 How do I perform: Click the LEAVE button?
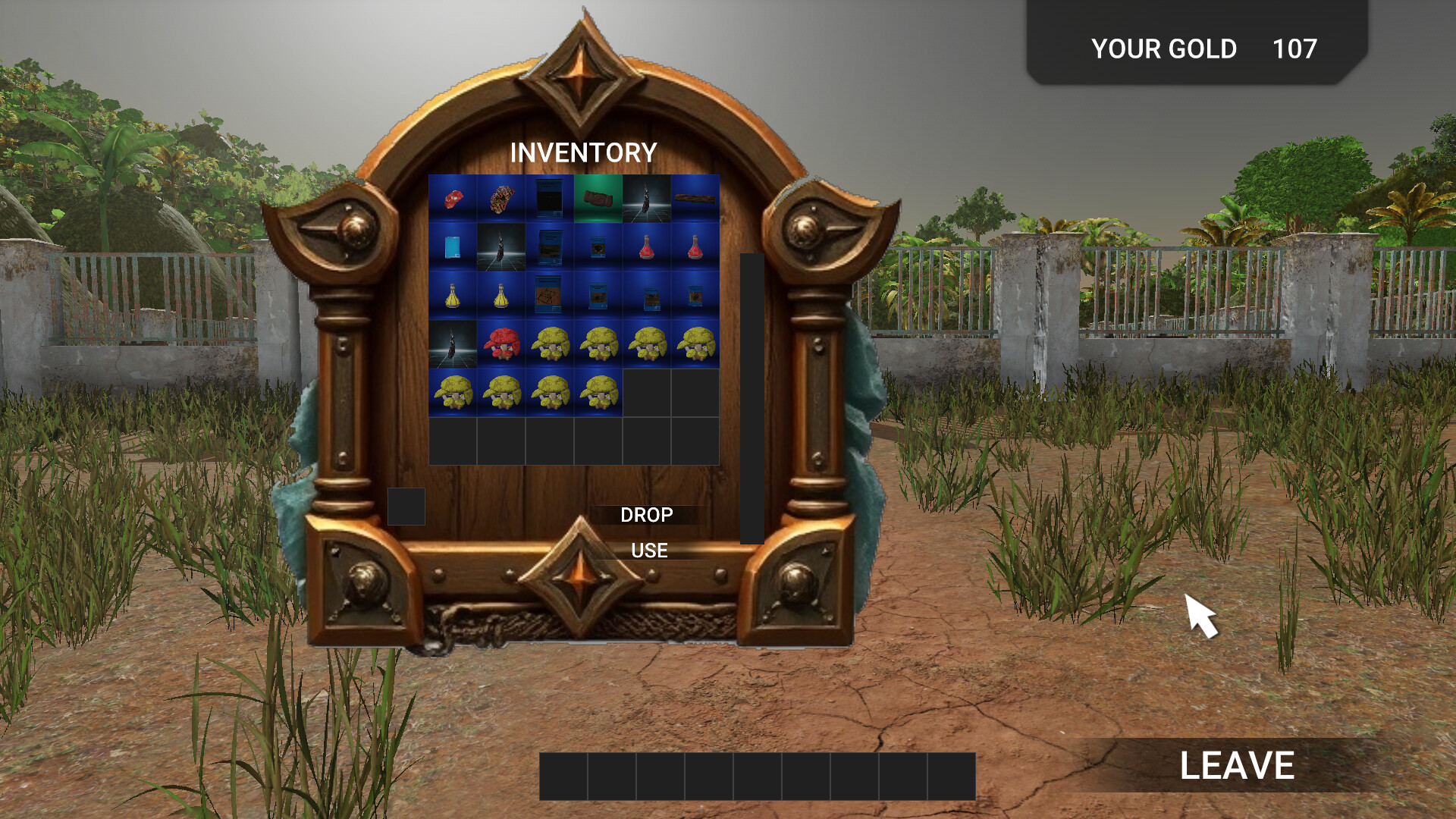tap(1238, 766)
